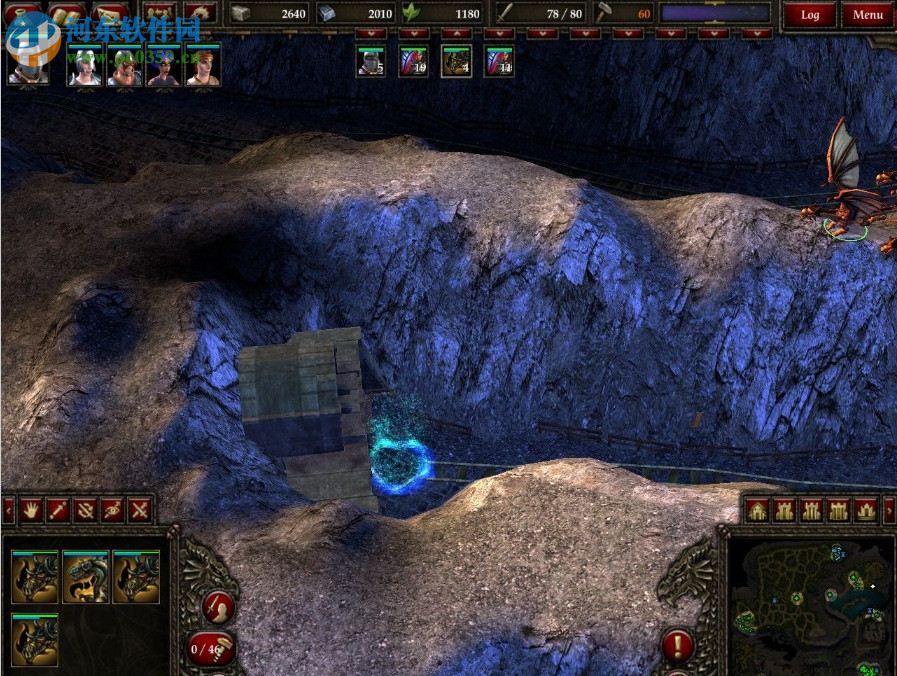
Task: Select the dark-helmet soldier group icon
Action: 372,62
